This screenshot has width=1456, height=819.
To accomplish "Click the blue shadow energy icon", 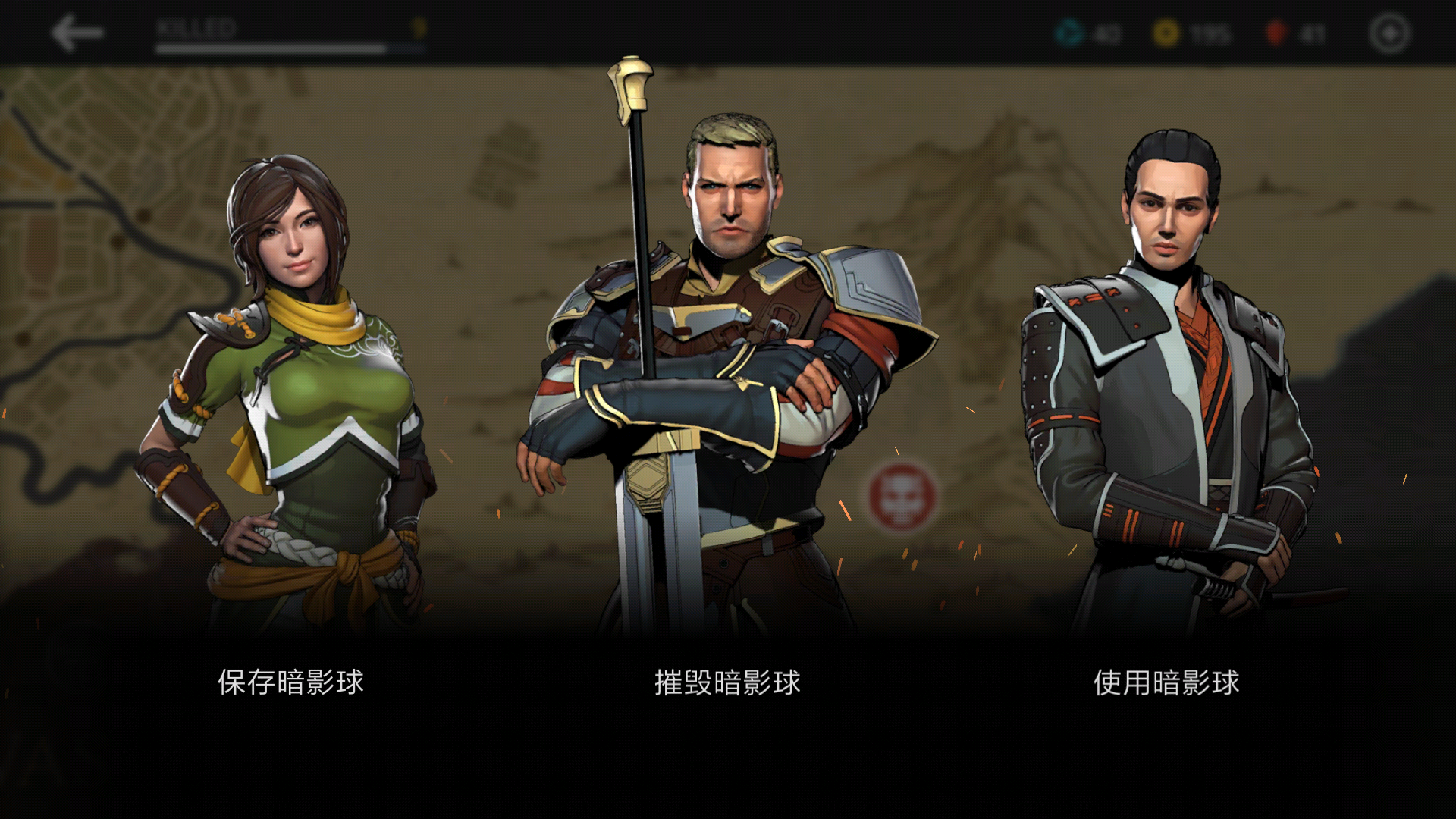I will [x=1068, y=32].
